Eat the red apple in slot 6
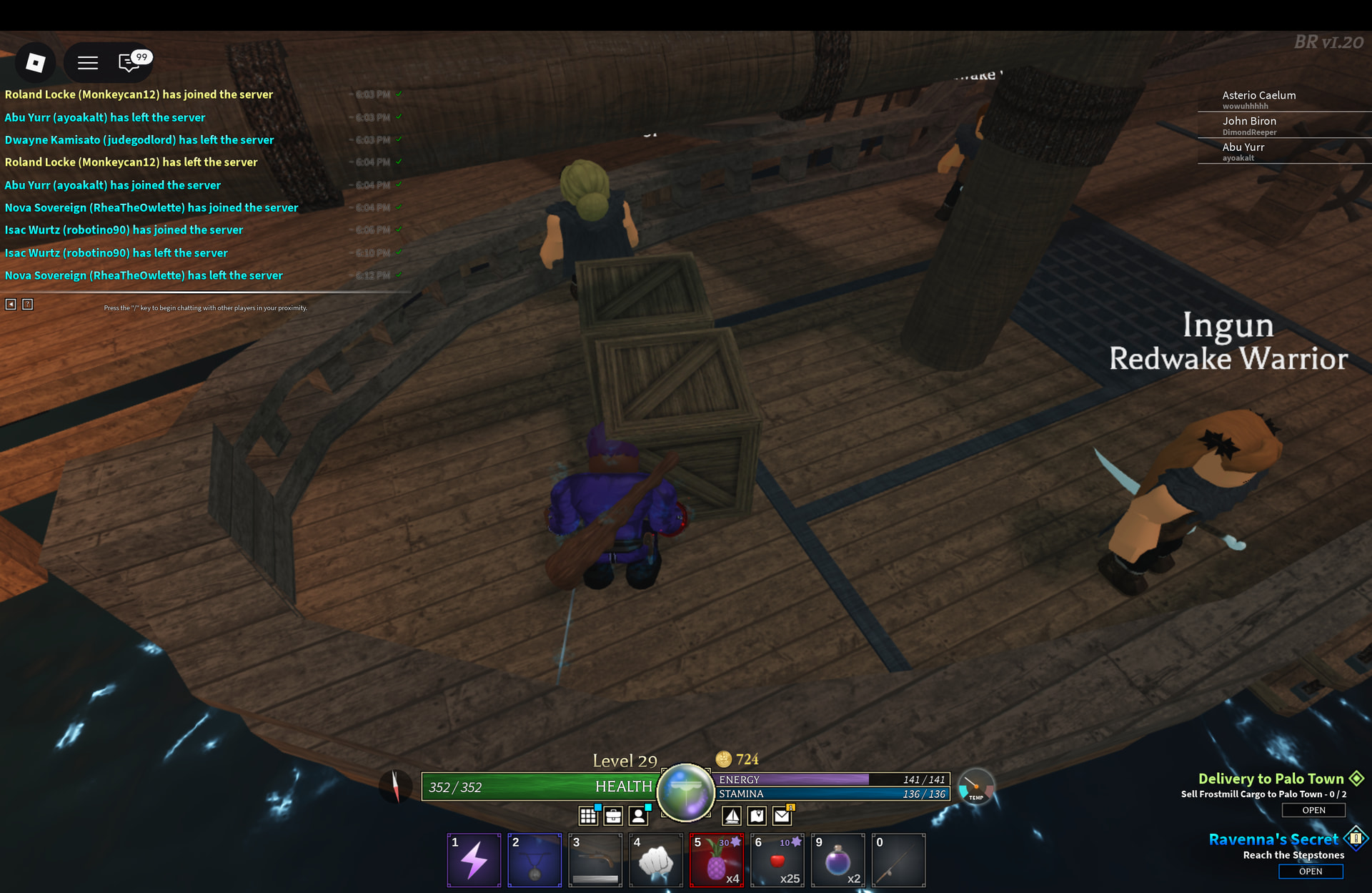The height and width of the screenshot is (893, 1372). coord(777,860)
